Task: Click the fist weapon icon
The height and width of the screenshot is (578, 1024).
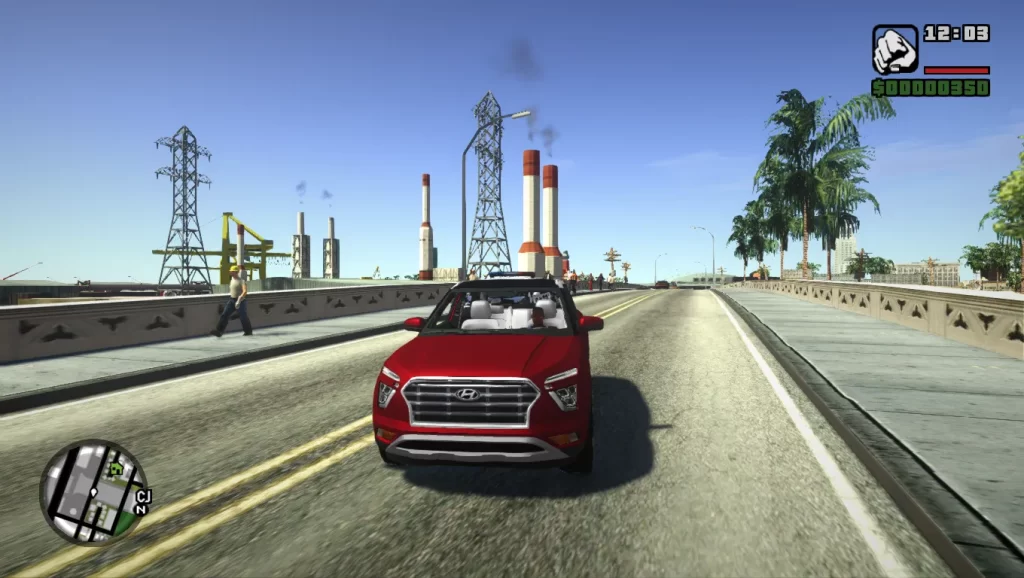Action: click(894, 49)
